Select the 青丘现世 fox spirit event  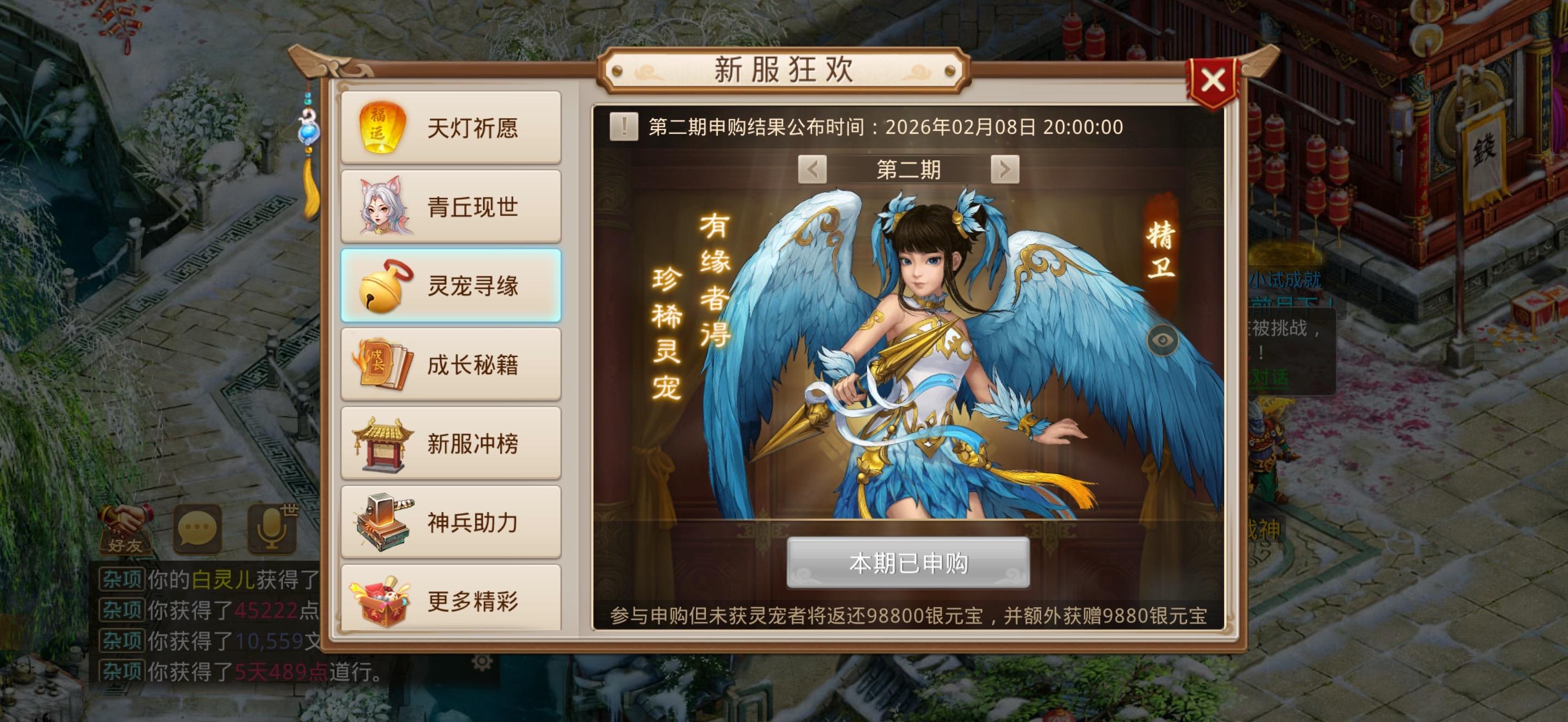pos(450,206)
